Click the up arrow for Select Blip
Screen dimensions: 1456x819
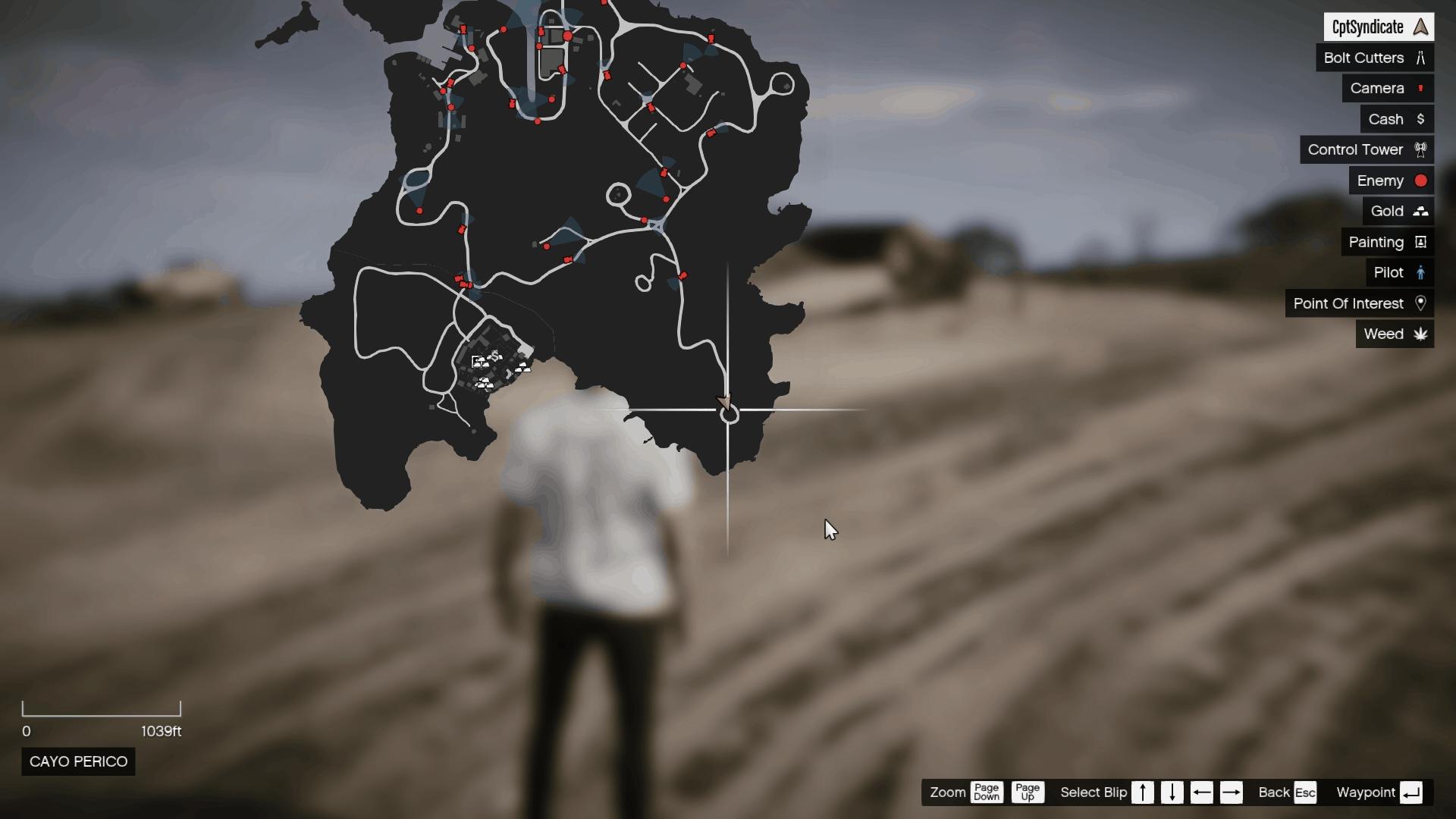click(1144, 792)
